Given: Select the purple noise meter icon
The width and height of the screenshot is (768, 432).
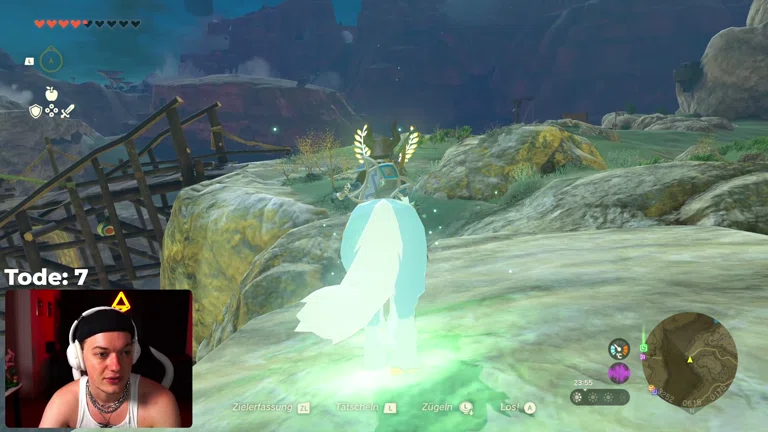Looking at the screenshot, I should pos(619,373).
